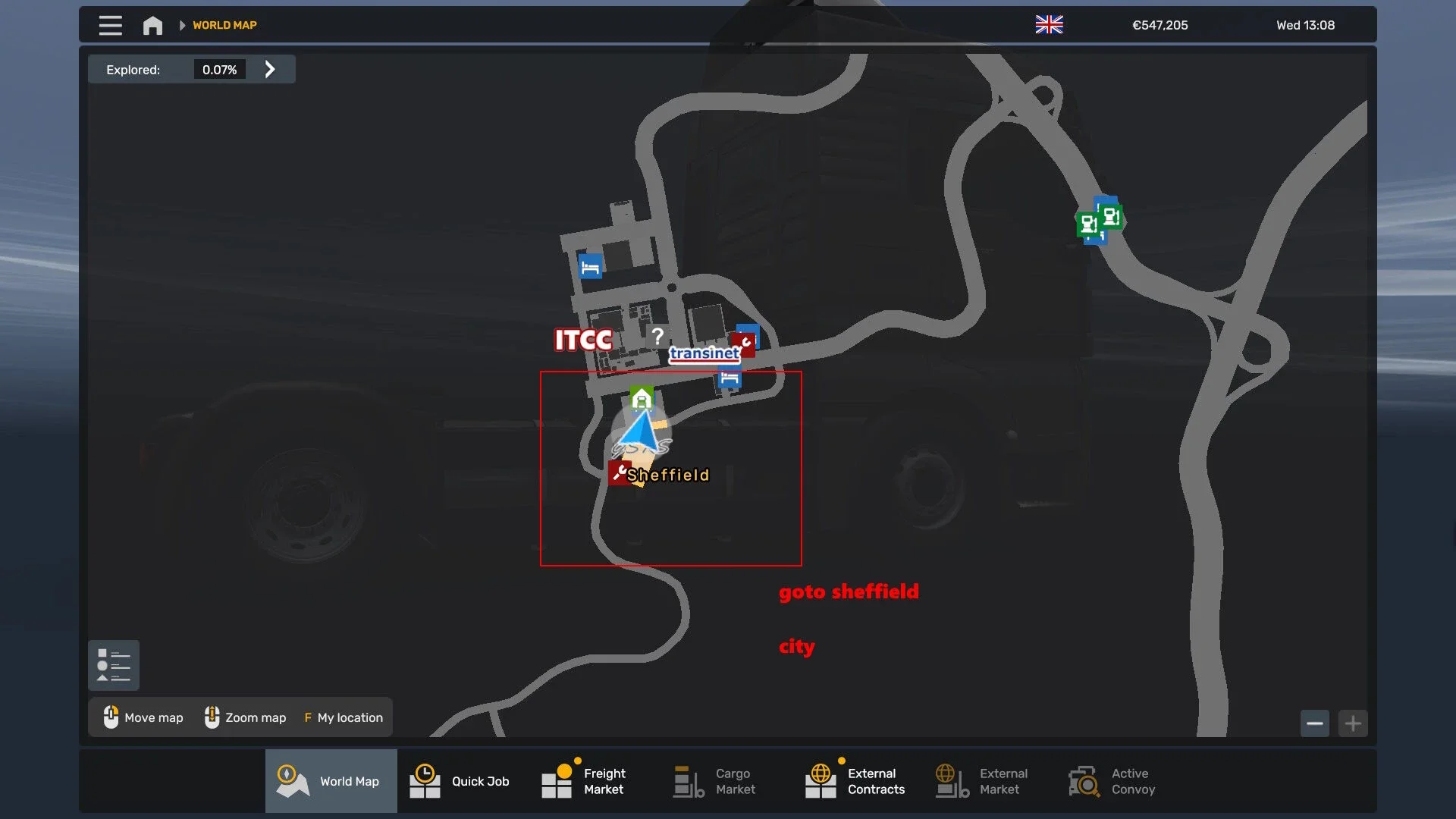The width and height of the screenshot is (1456, 819).
Task: Click the UK flag icon
Action: [1049, 24]
